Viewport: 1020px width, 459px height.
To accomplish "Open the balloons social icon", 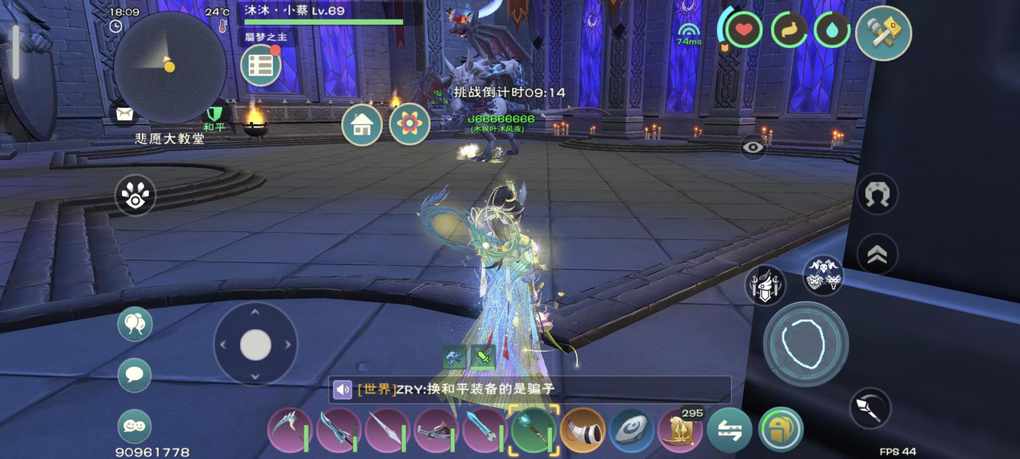I will (135, 324).
